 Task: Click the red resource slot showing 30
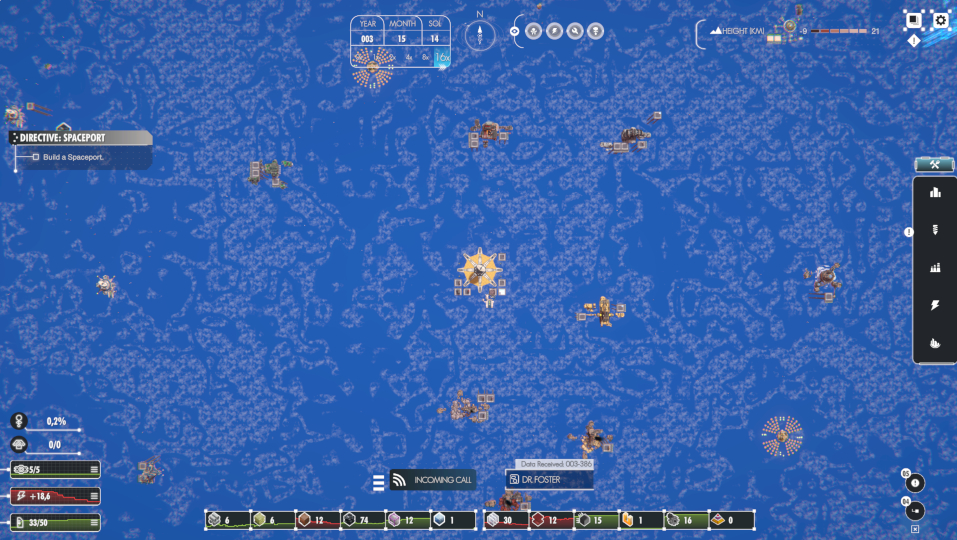506,520
